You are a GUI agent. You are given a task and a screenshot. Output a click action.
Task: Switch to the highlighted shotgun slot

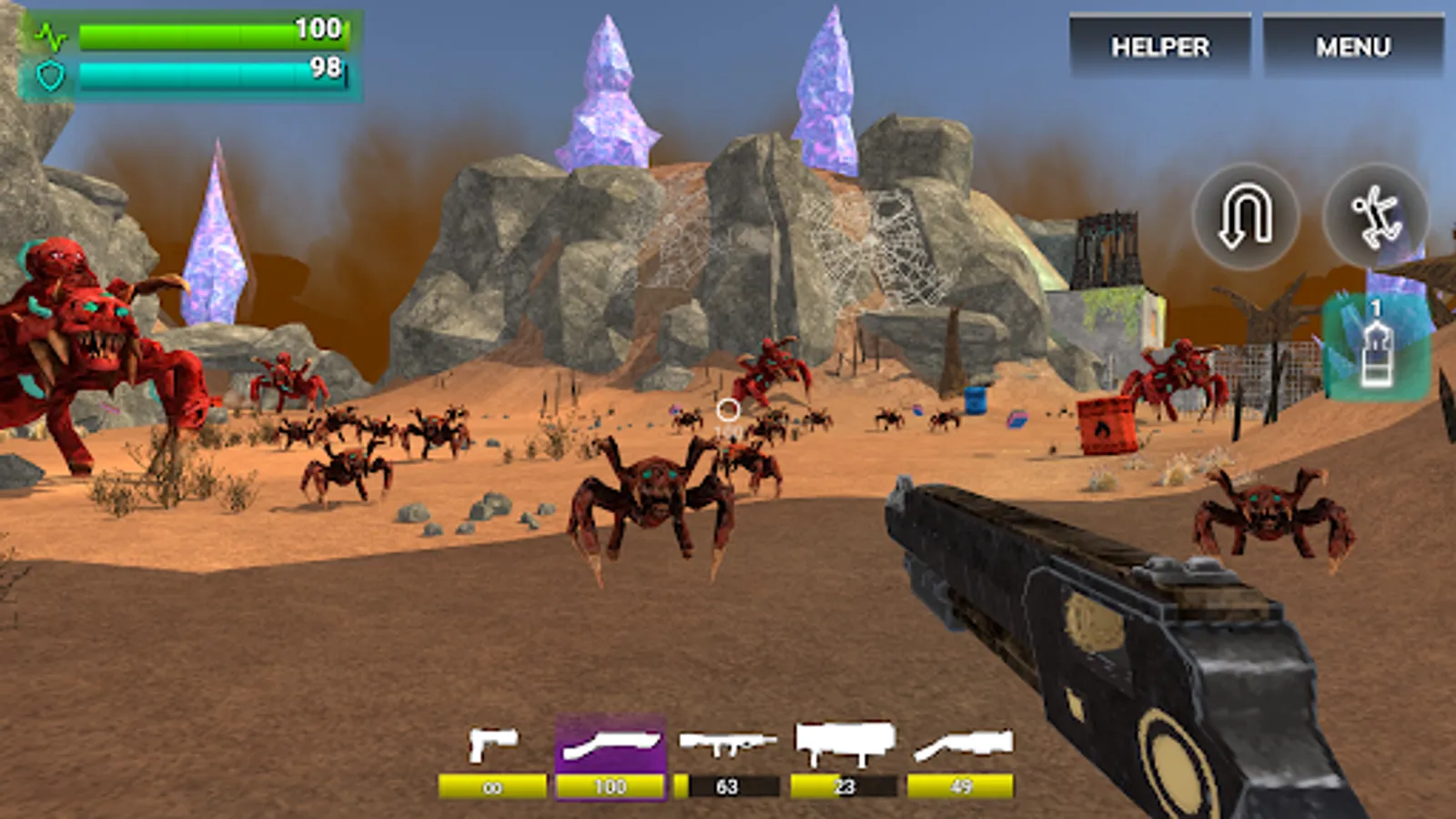608,743
